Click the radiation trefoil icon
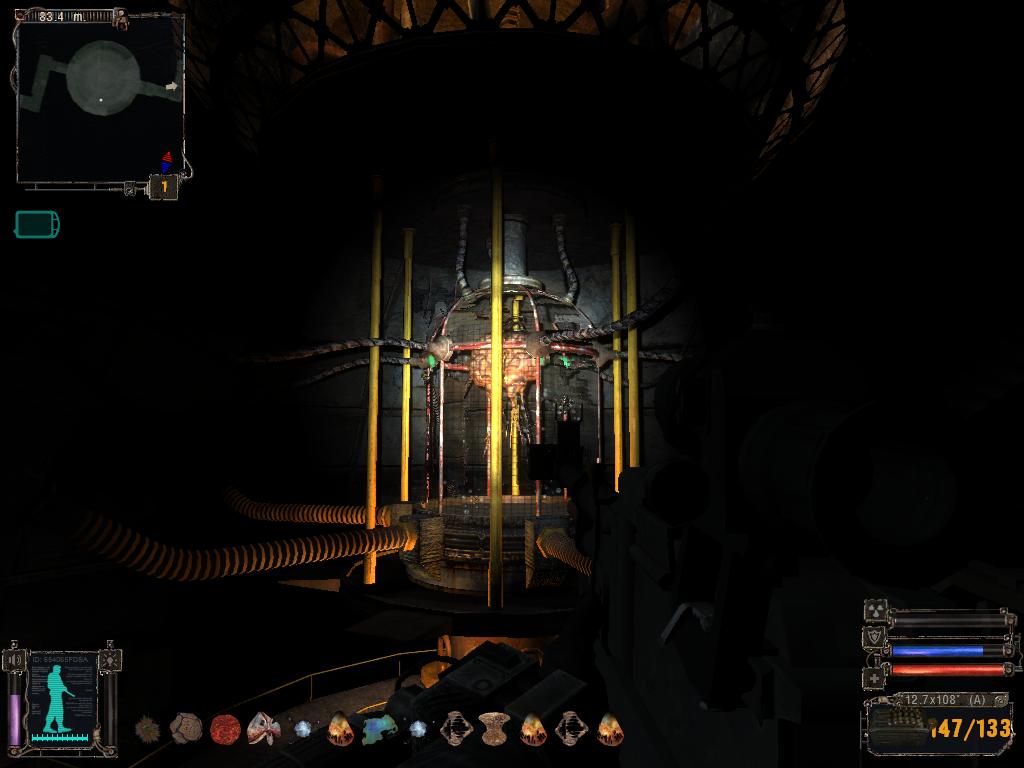1024x768 pixels. 872,612
